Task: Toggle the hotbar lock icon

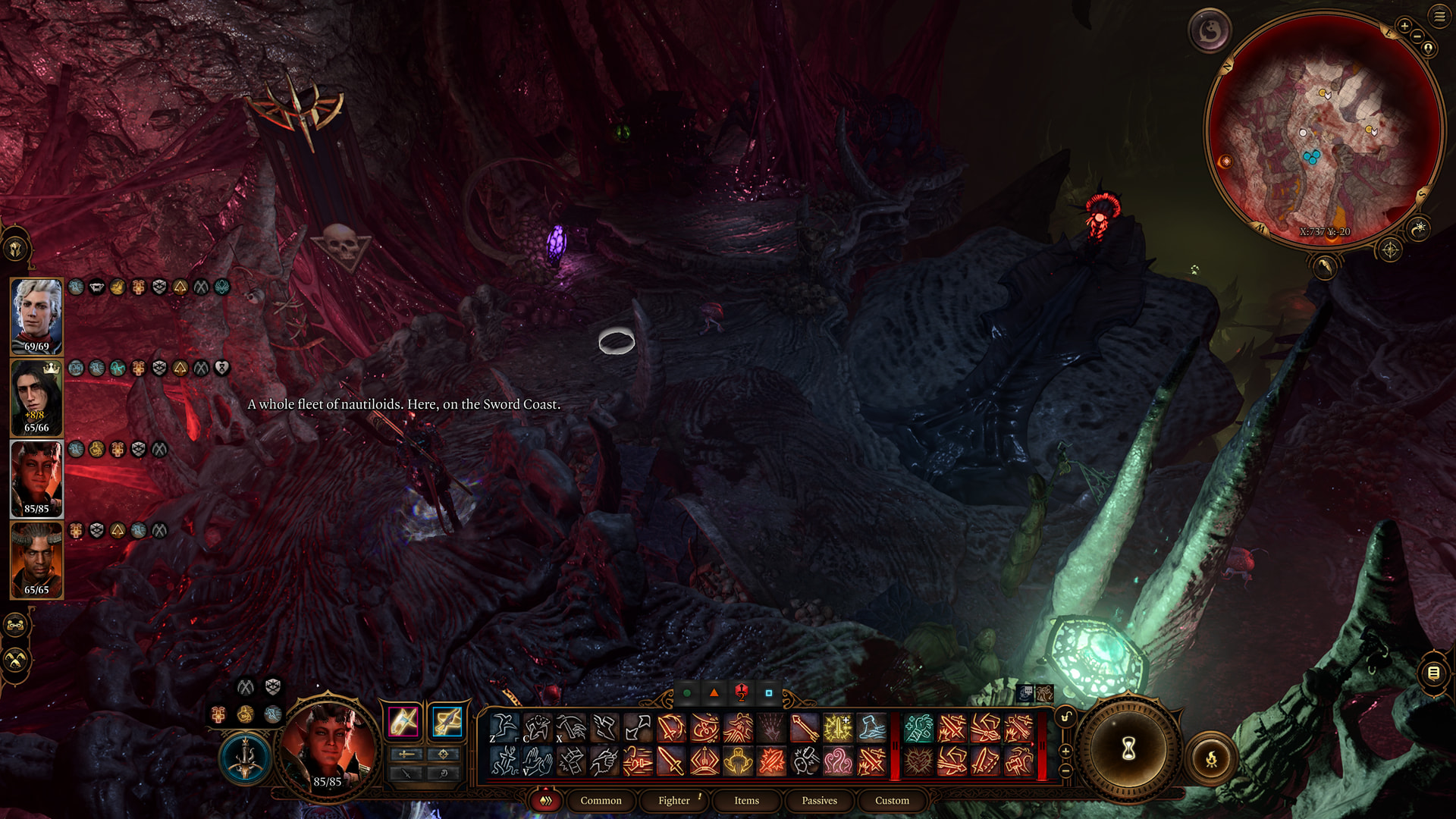Action: [x=1065, y=717]
